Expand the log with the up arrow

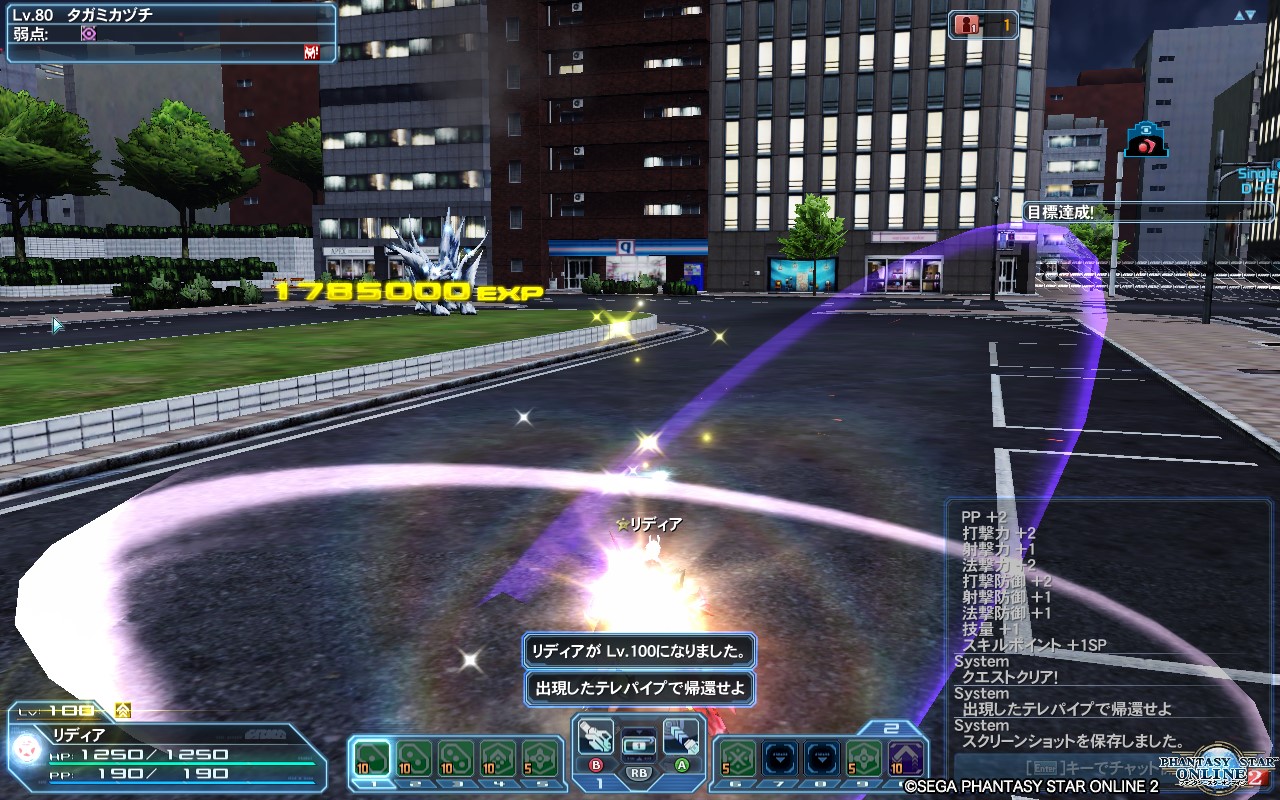point(1238,14)
